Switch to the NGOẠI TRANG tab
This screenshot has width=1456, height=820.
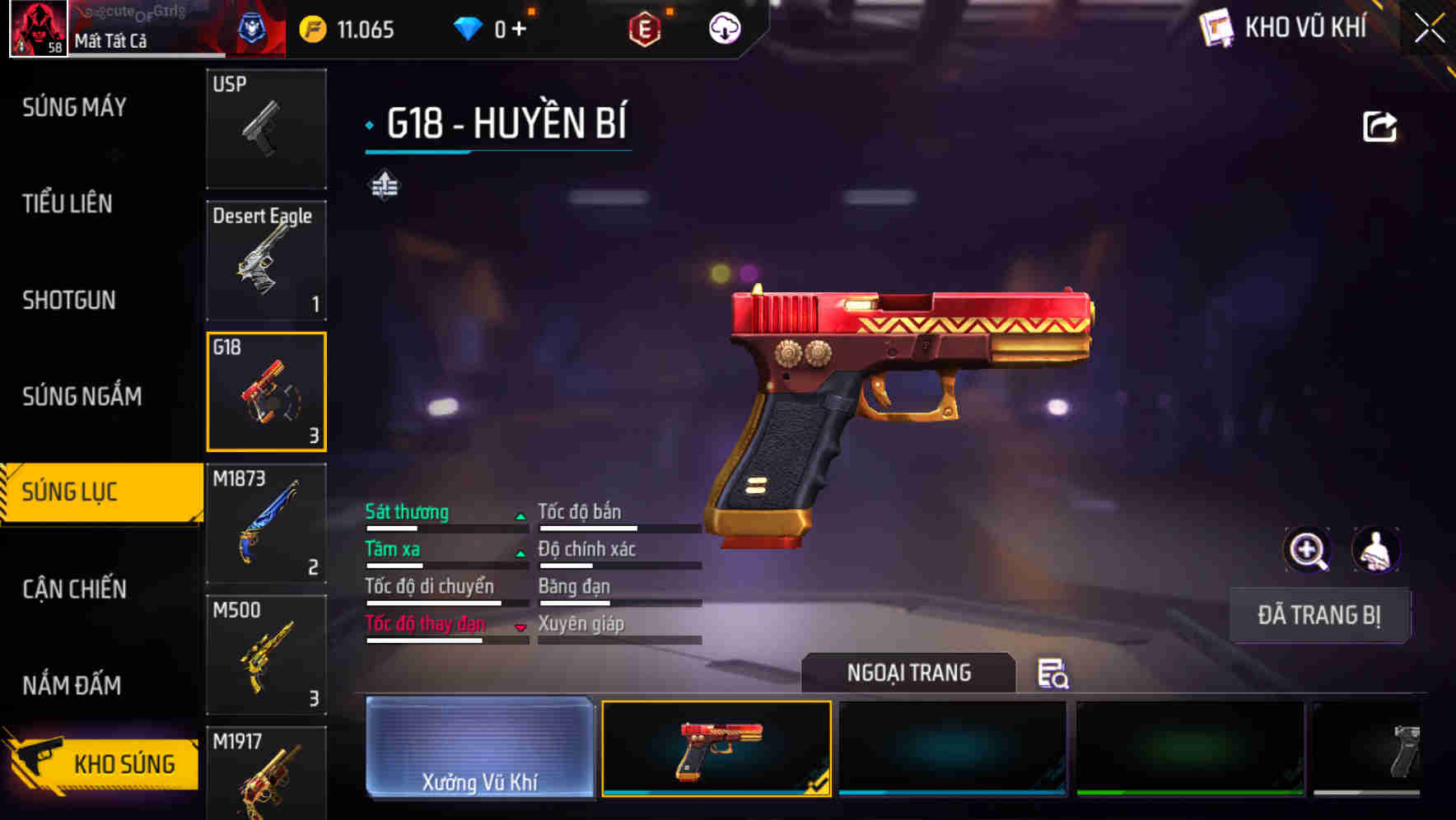[x=909, y=673]
